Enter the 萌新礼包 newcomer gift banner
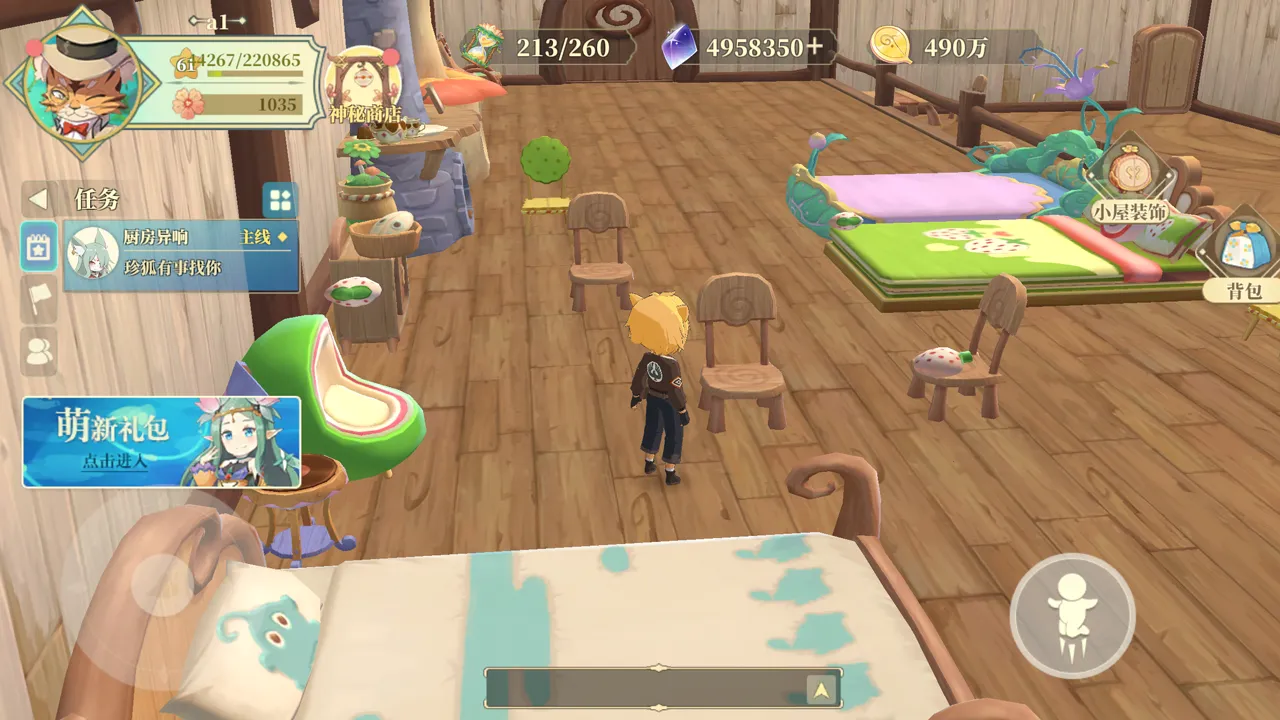This screenshot has width=1280, height=720. [161, 441]
